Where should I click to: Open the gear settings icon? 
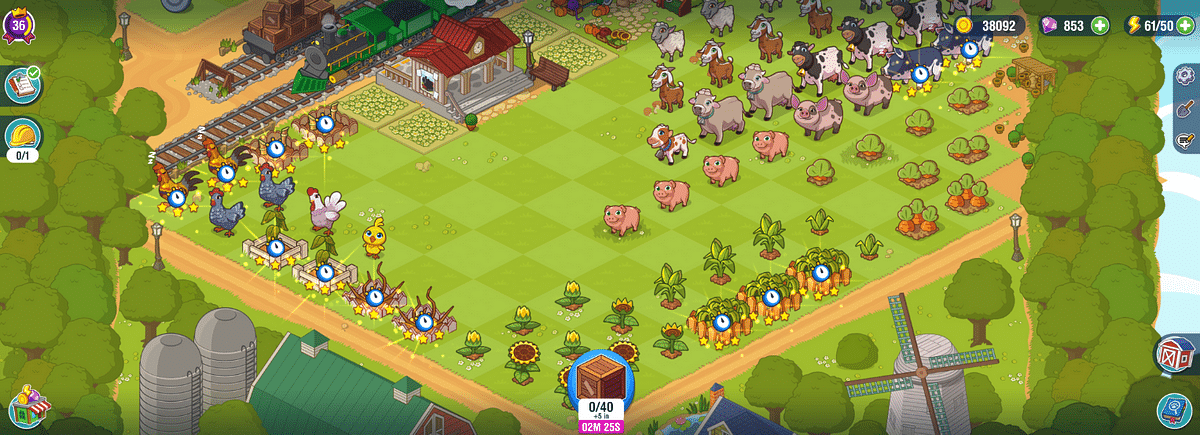(x=1188, y=80)
